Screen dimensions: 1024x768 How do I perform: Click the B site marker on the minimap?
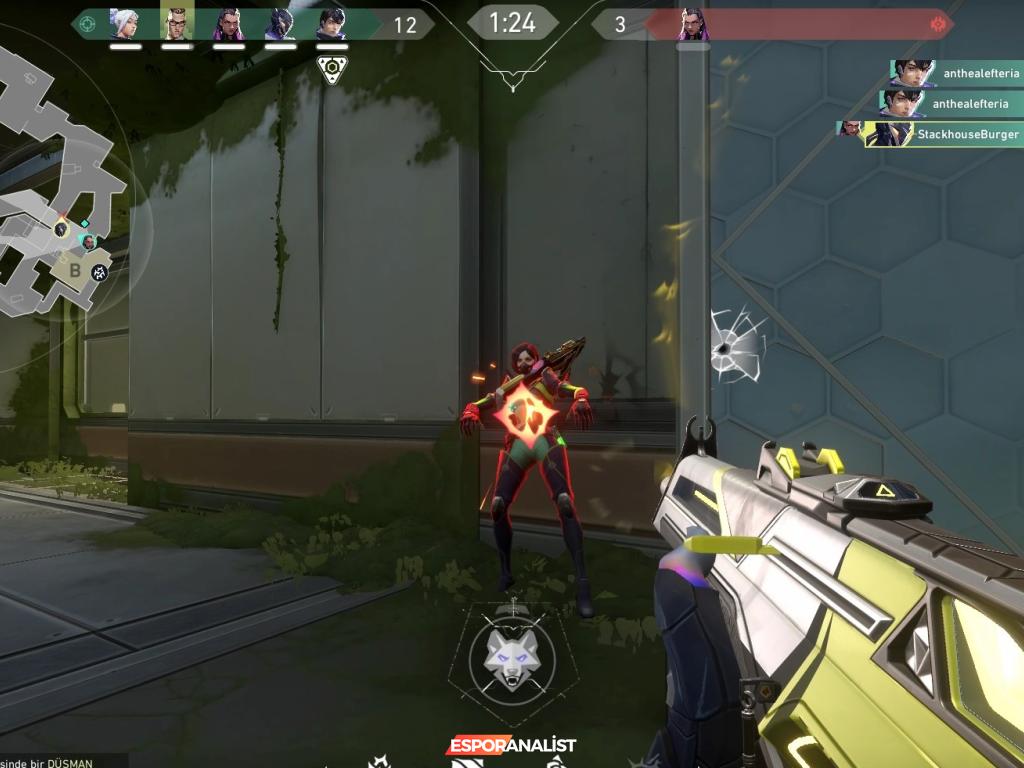coord(74,269)
